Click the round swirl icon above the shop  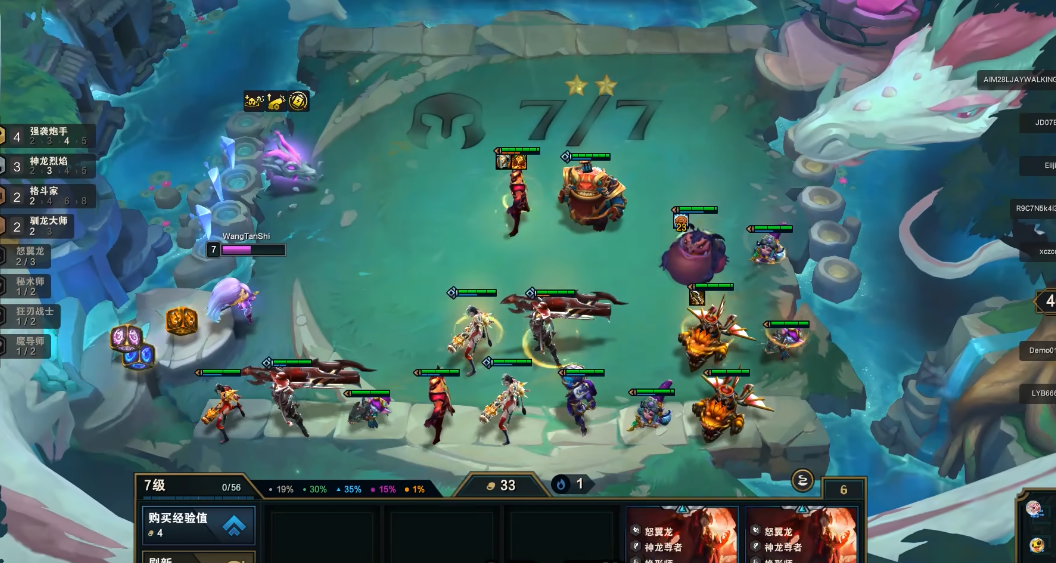803,481
